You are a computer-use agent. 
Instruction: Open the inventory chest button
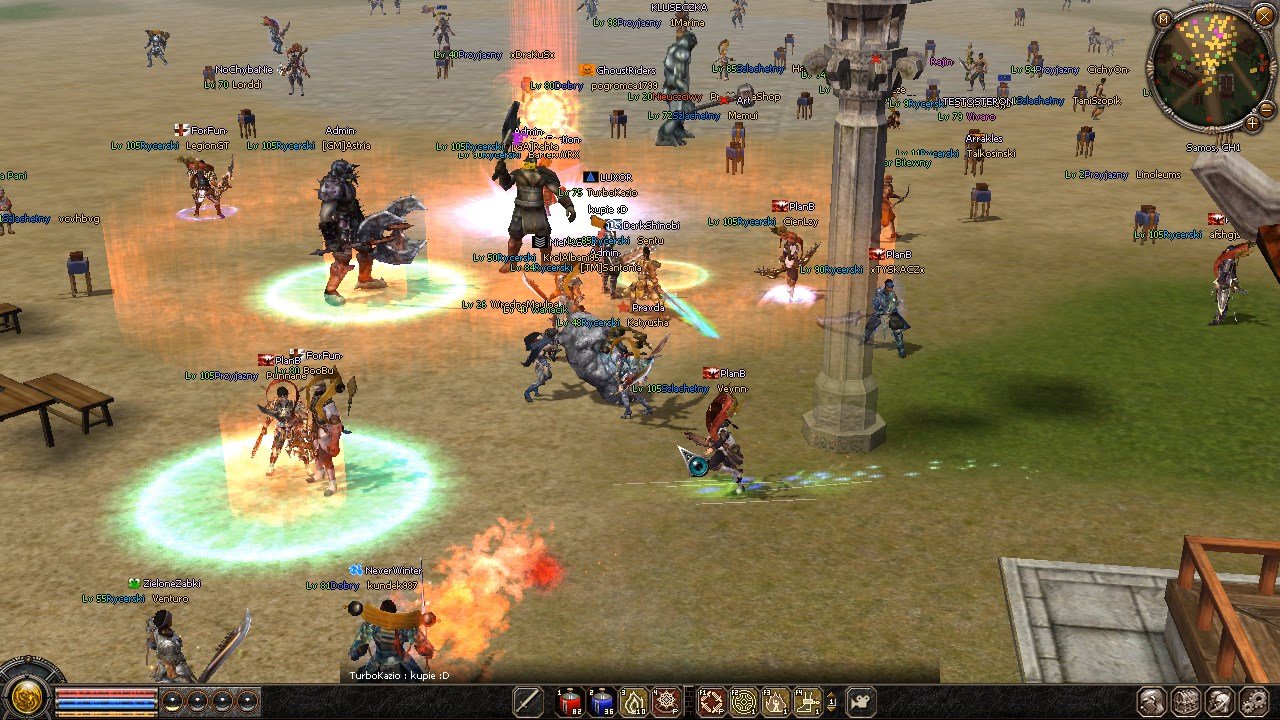coord(1186,702)
